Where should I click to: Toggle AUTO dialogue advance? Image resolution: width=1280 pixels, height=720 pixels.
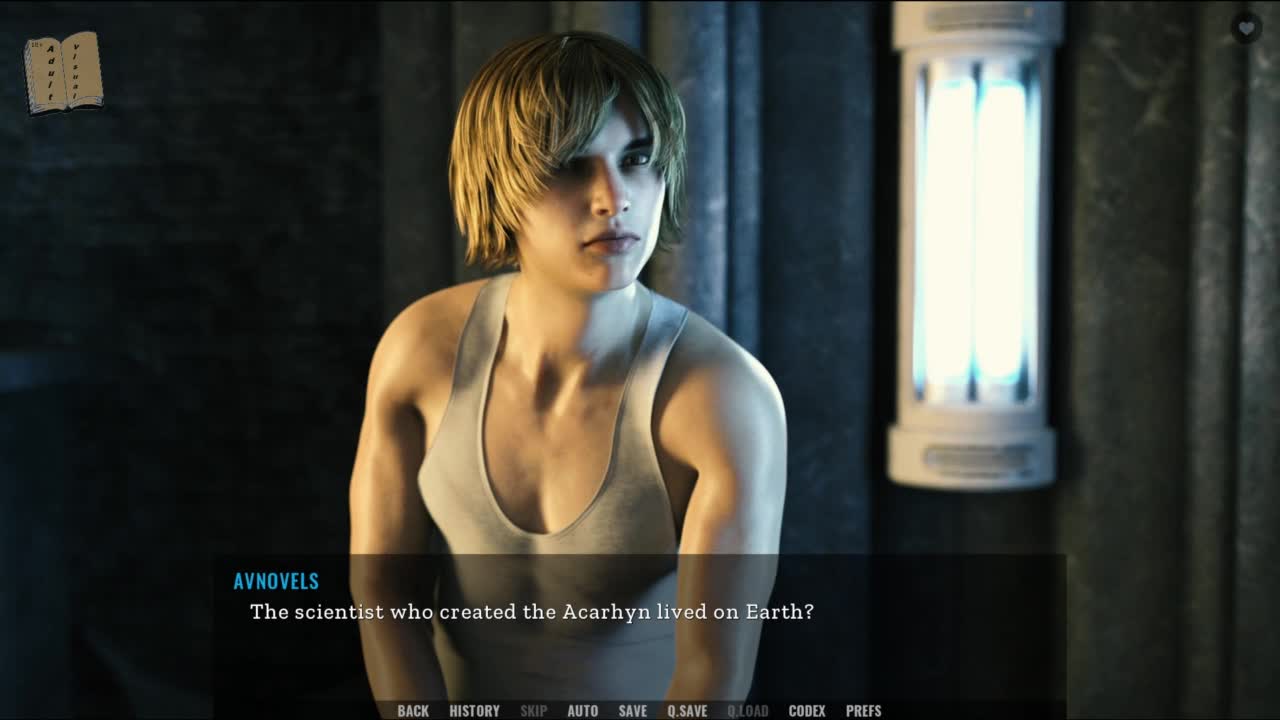click(x=582, y=711)
